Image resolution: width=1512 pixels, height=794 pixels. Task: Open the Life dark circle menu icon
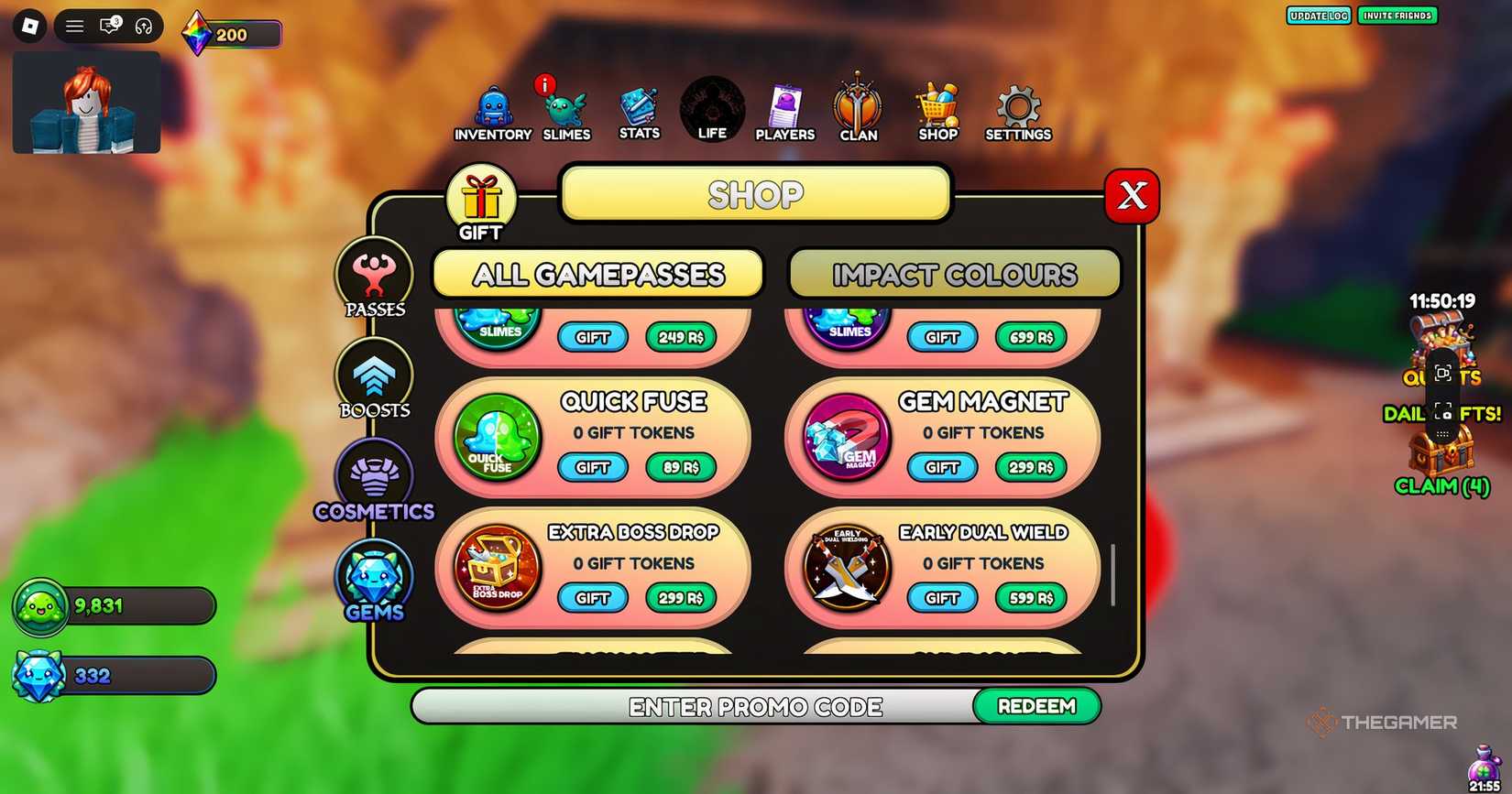point(712,108)
